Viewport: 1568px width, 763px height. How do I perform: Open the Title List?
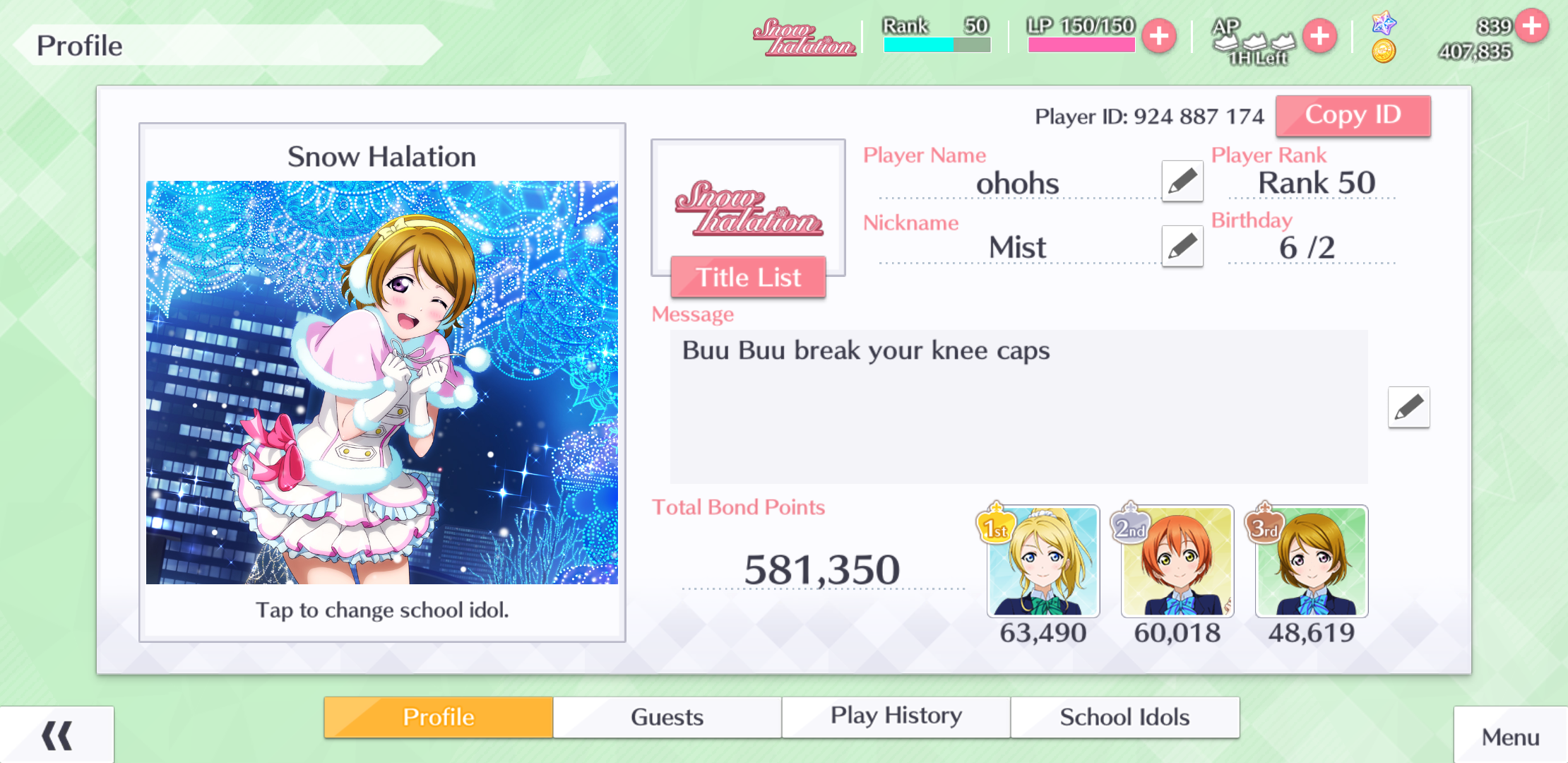pyautogui.click(x=748, y=277)
